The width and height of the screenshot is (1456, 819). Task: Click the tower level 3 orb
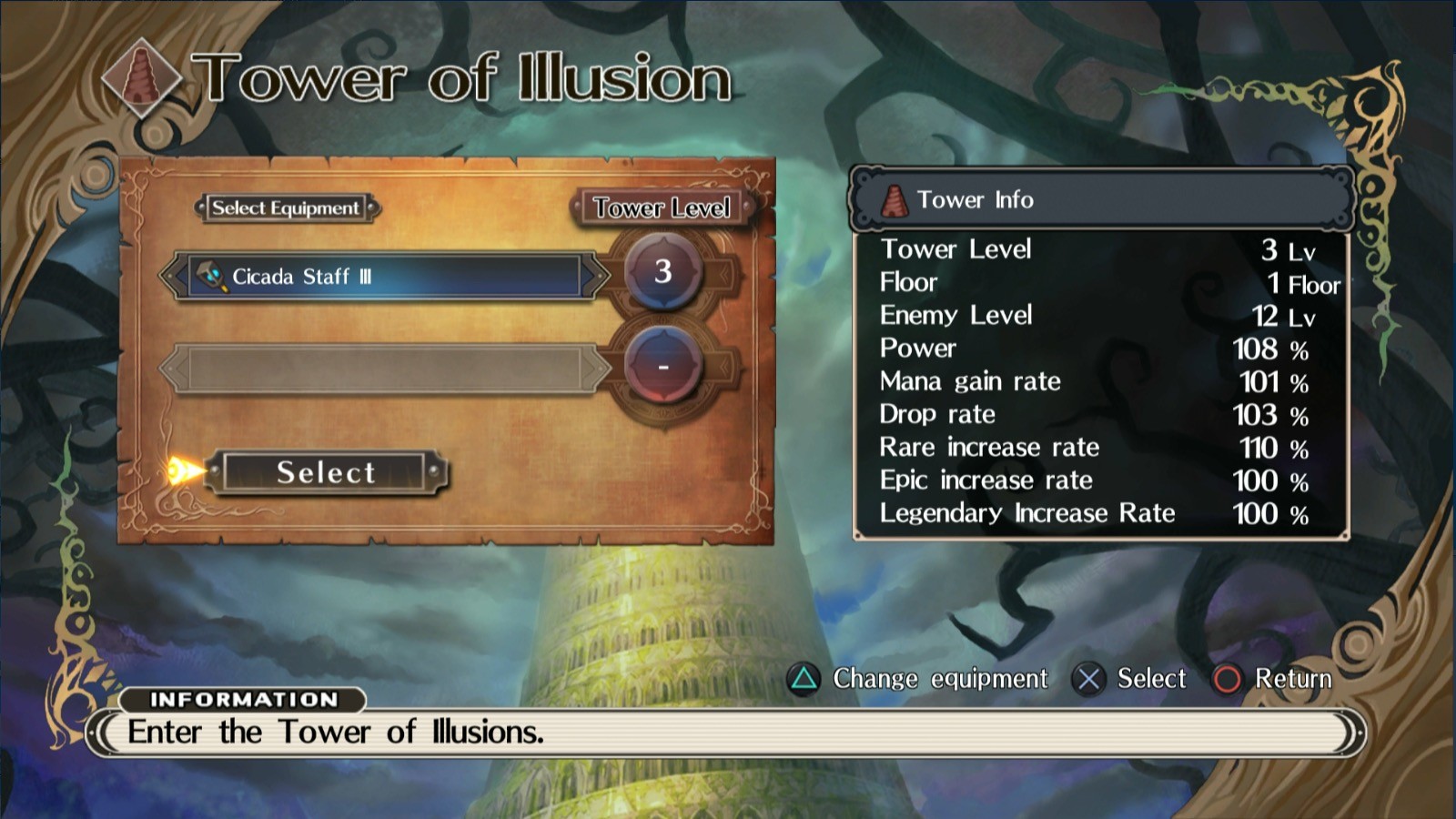pos(663,271)
